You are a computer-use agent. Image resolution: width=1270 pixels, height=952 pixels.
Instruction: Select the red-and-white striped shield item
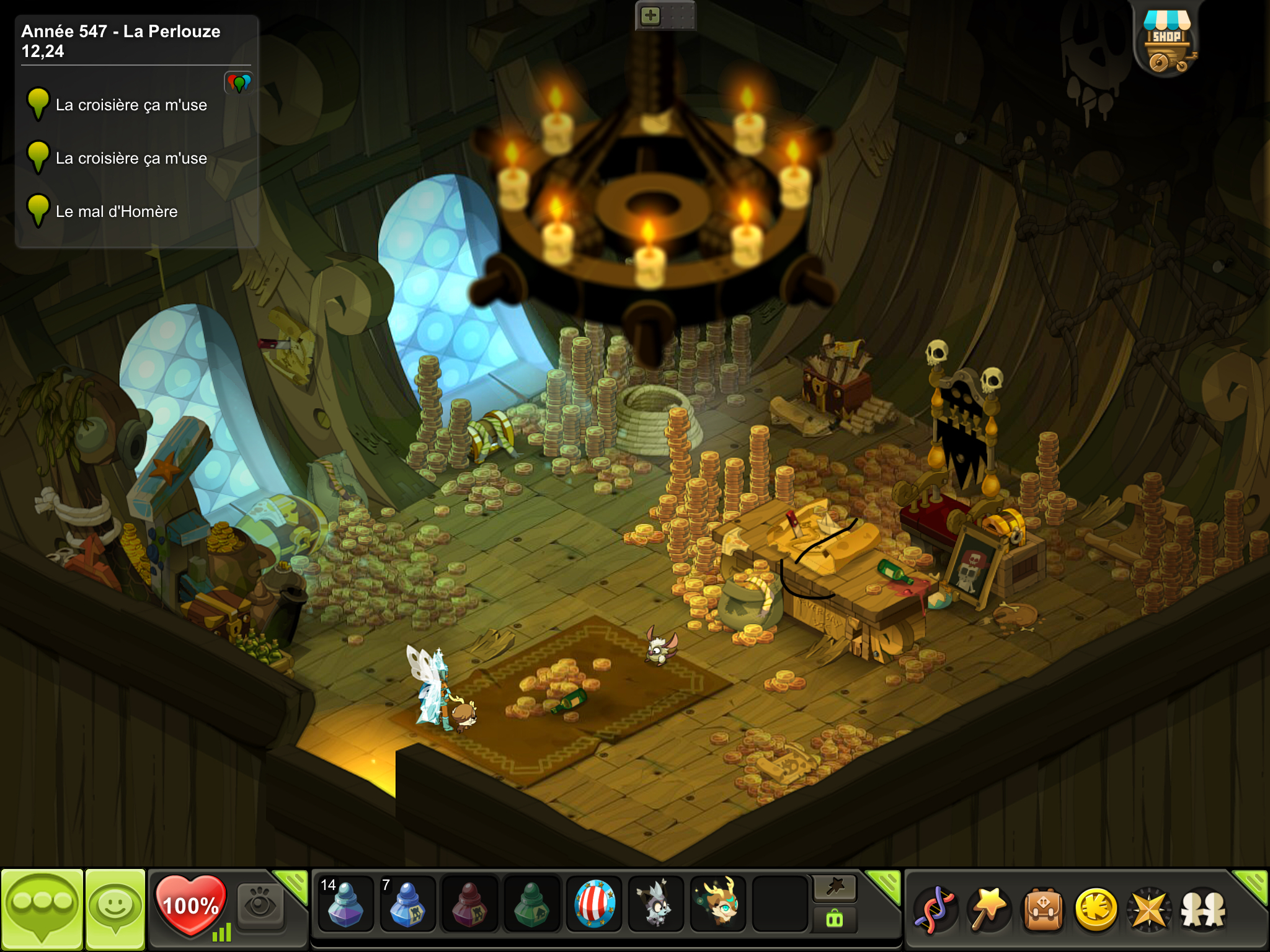[x=594, y=903]
